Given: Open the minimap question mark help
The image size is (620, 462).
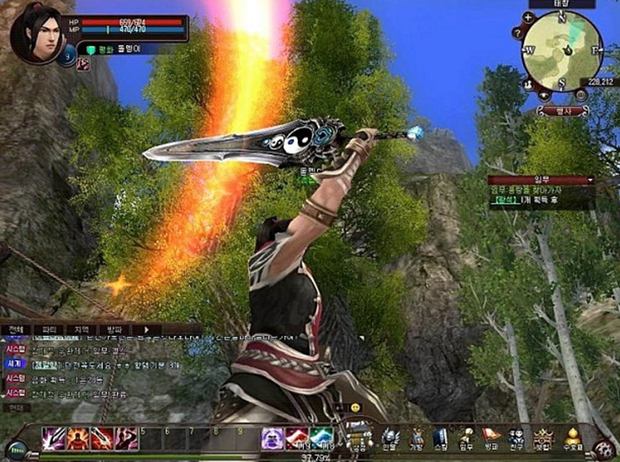Looking at the screenshot, I should 518,33.
